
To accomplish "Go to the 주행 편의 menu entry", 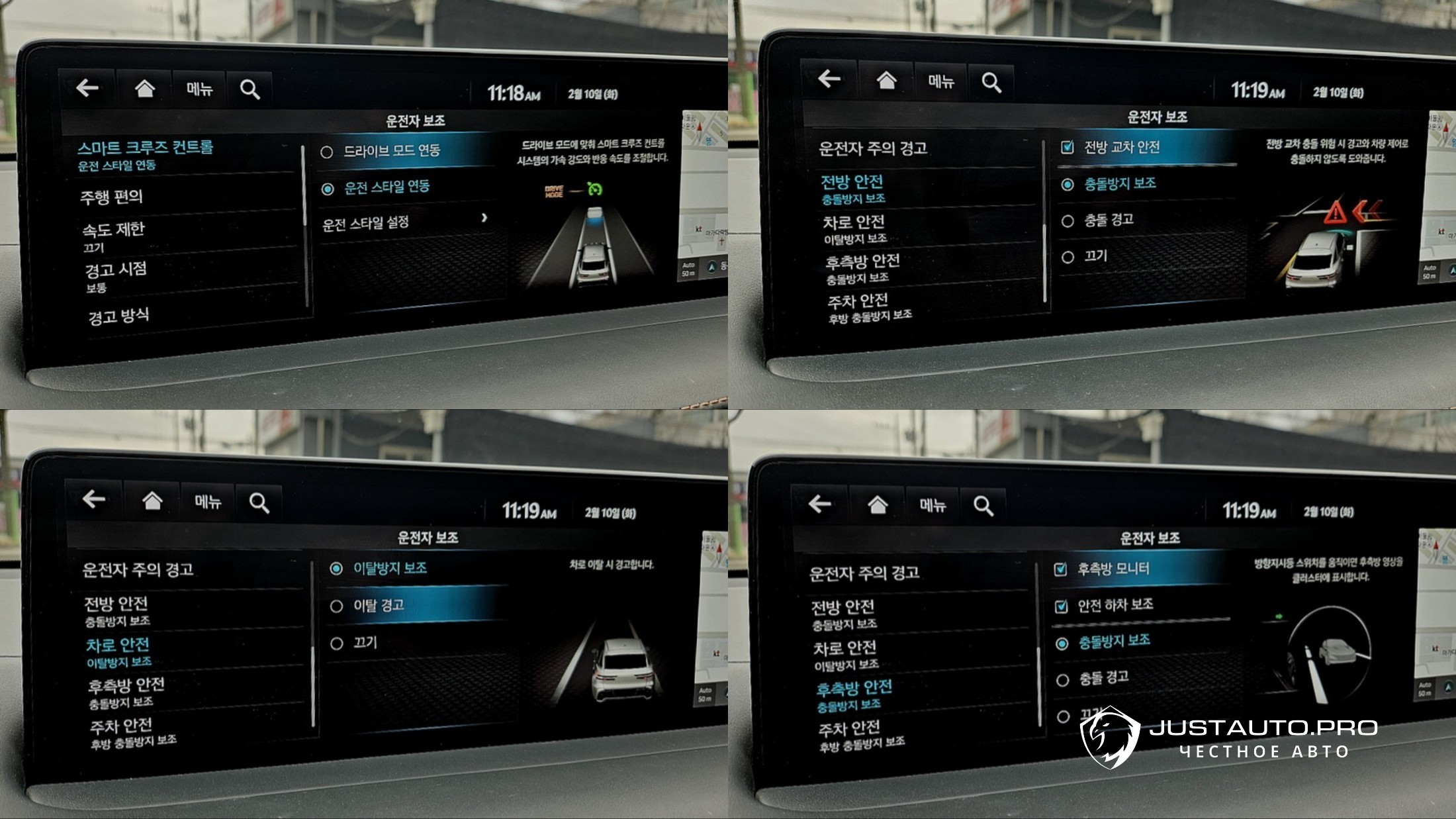I will (x=111, y=197).
